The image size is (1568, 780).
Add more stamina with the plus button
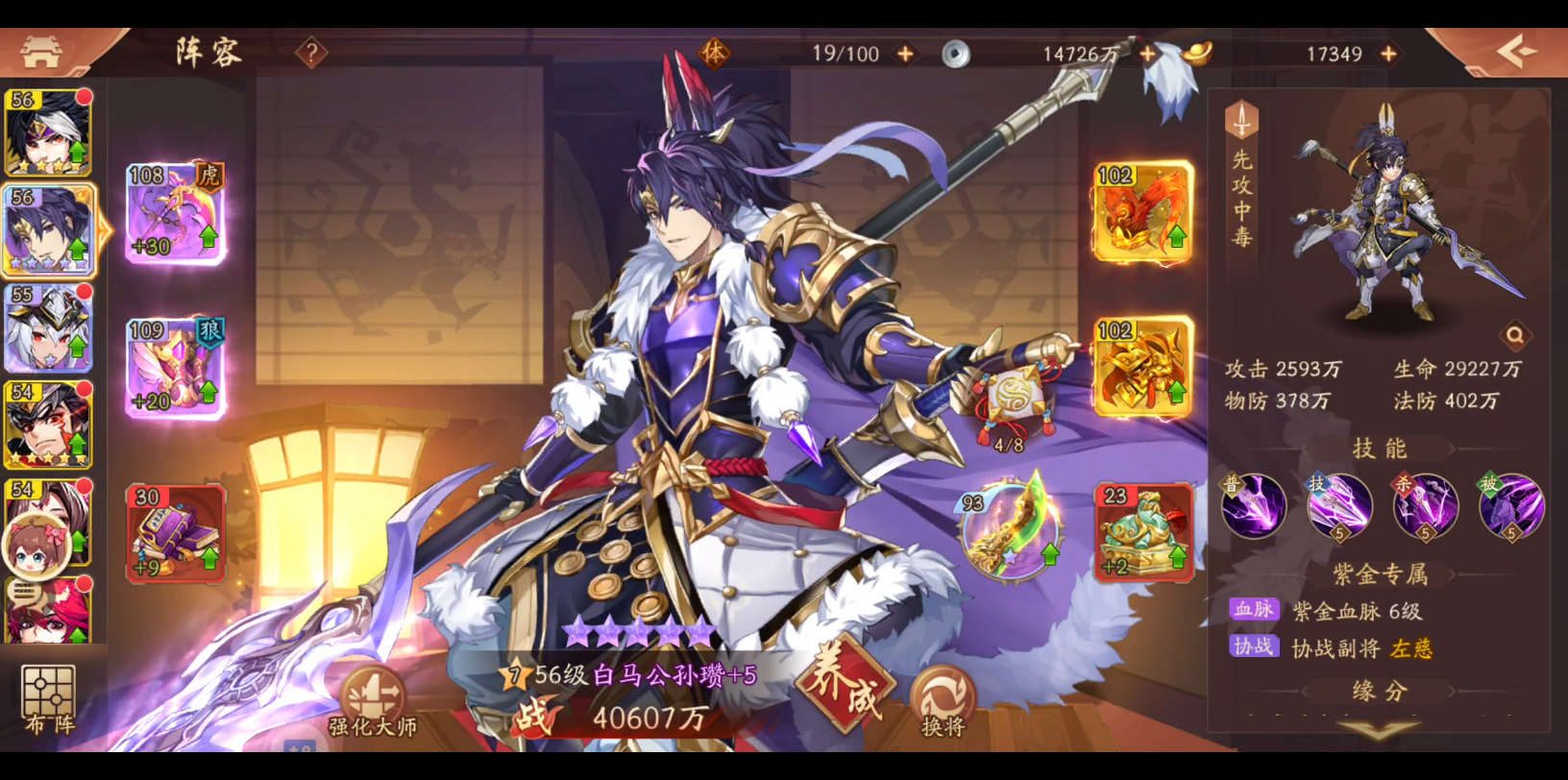point(905,55)
